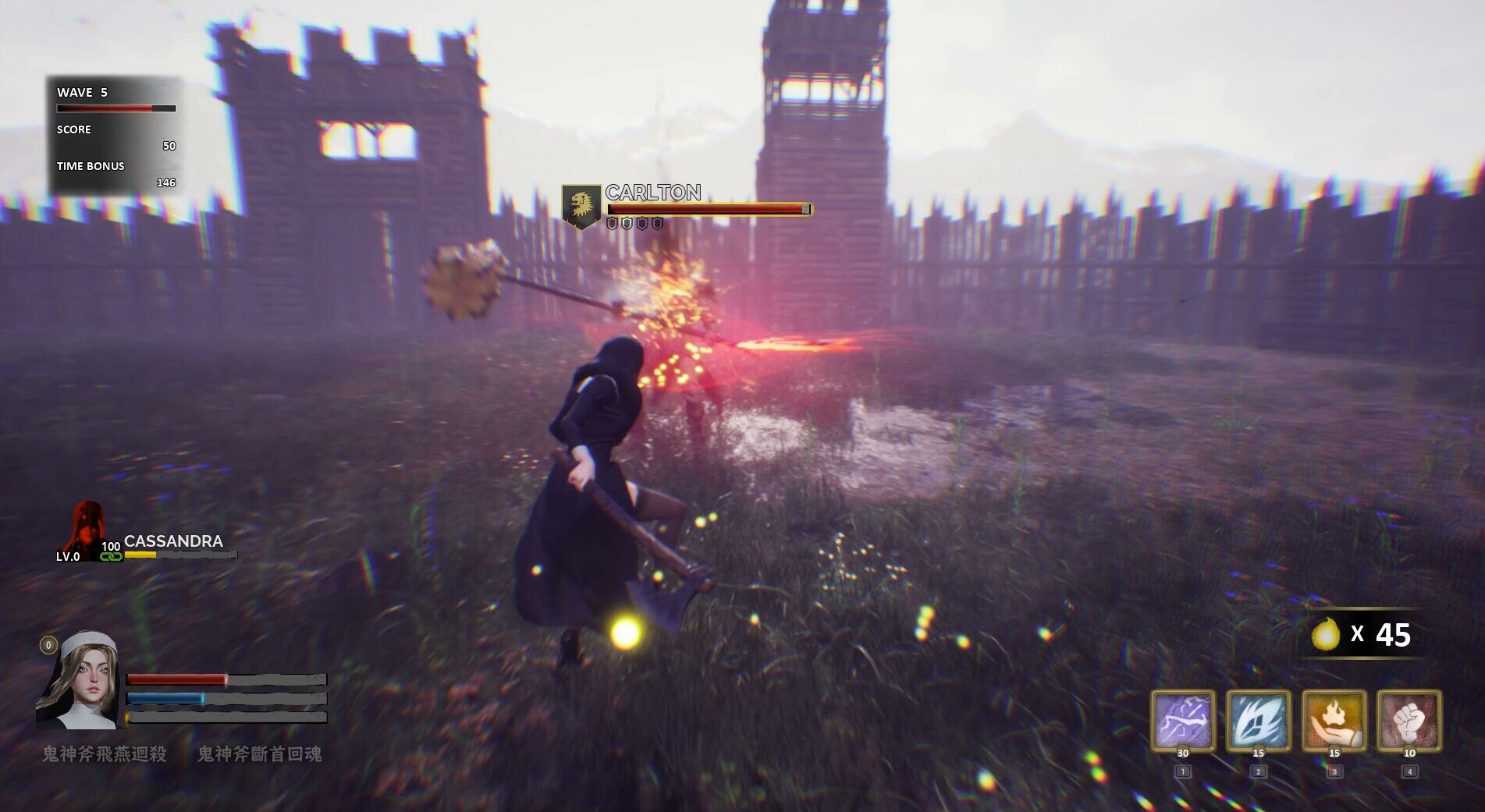
Task: Click the coin badge showing 0 above the portrait
Action: point(48,644)
